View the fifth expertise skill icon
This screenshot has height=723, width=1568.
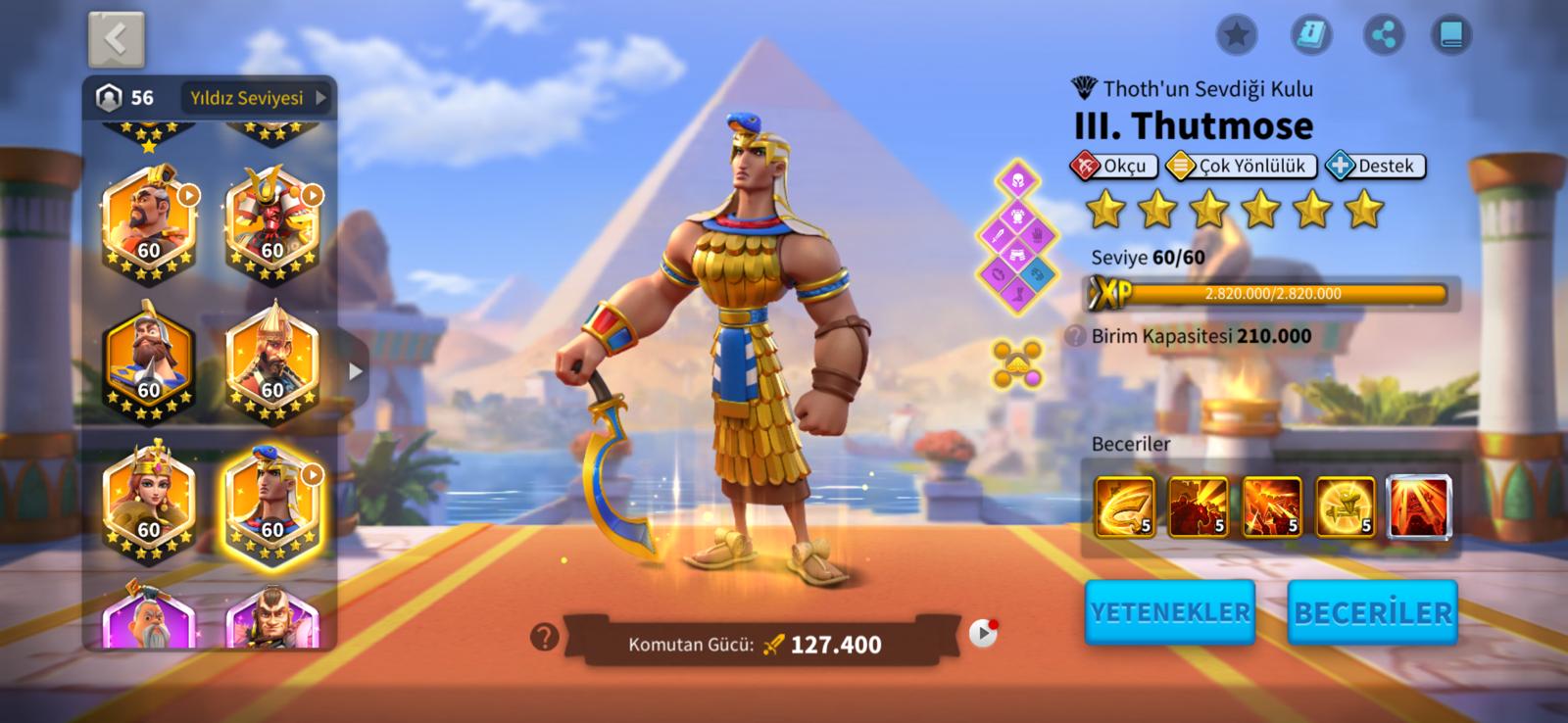(1419, 506)
